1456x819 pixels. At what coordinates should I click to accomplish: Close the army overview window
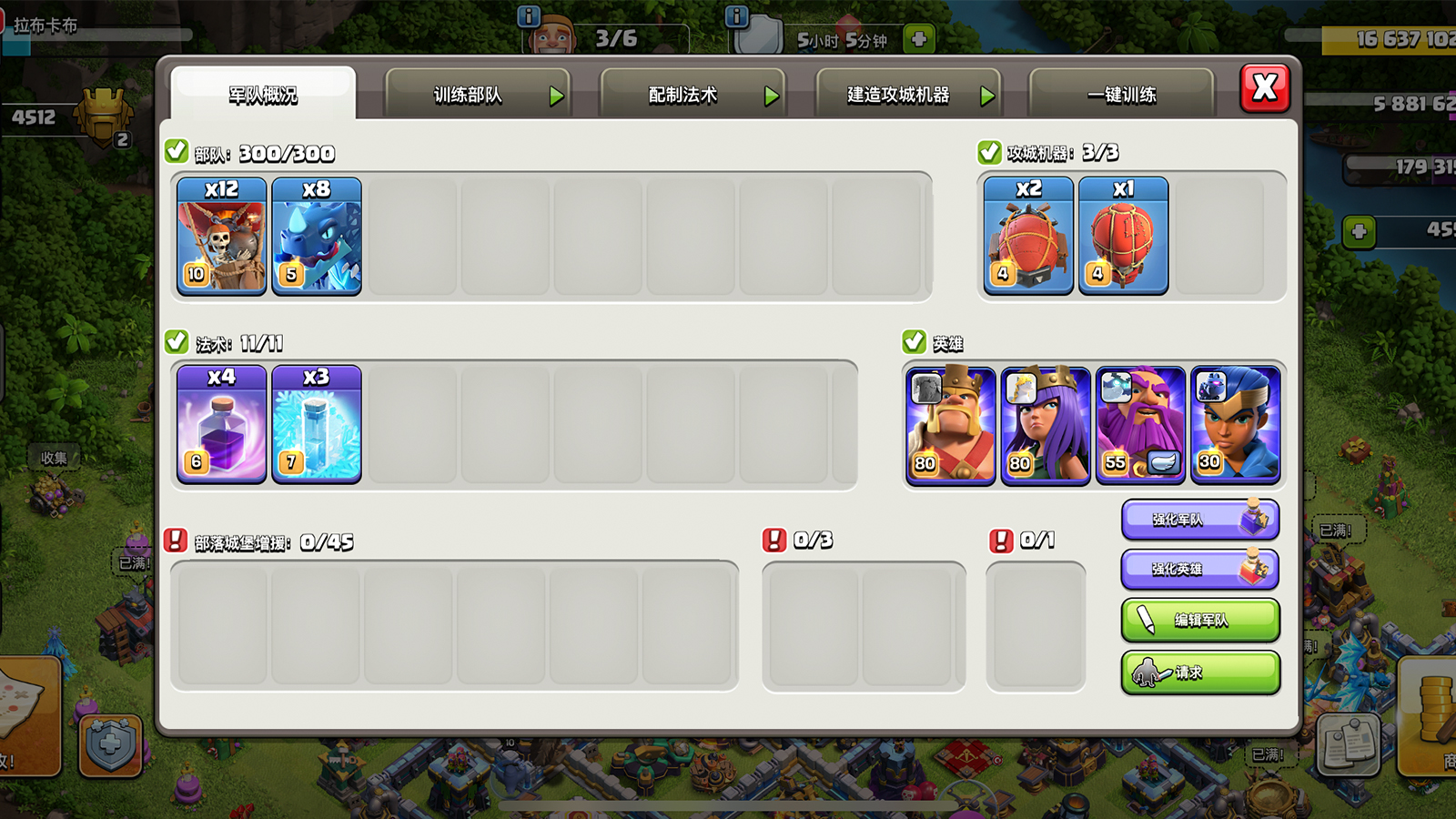[x=1265, y=88]
